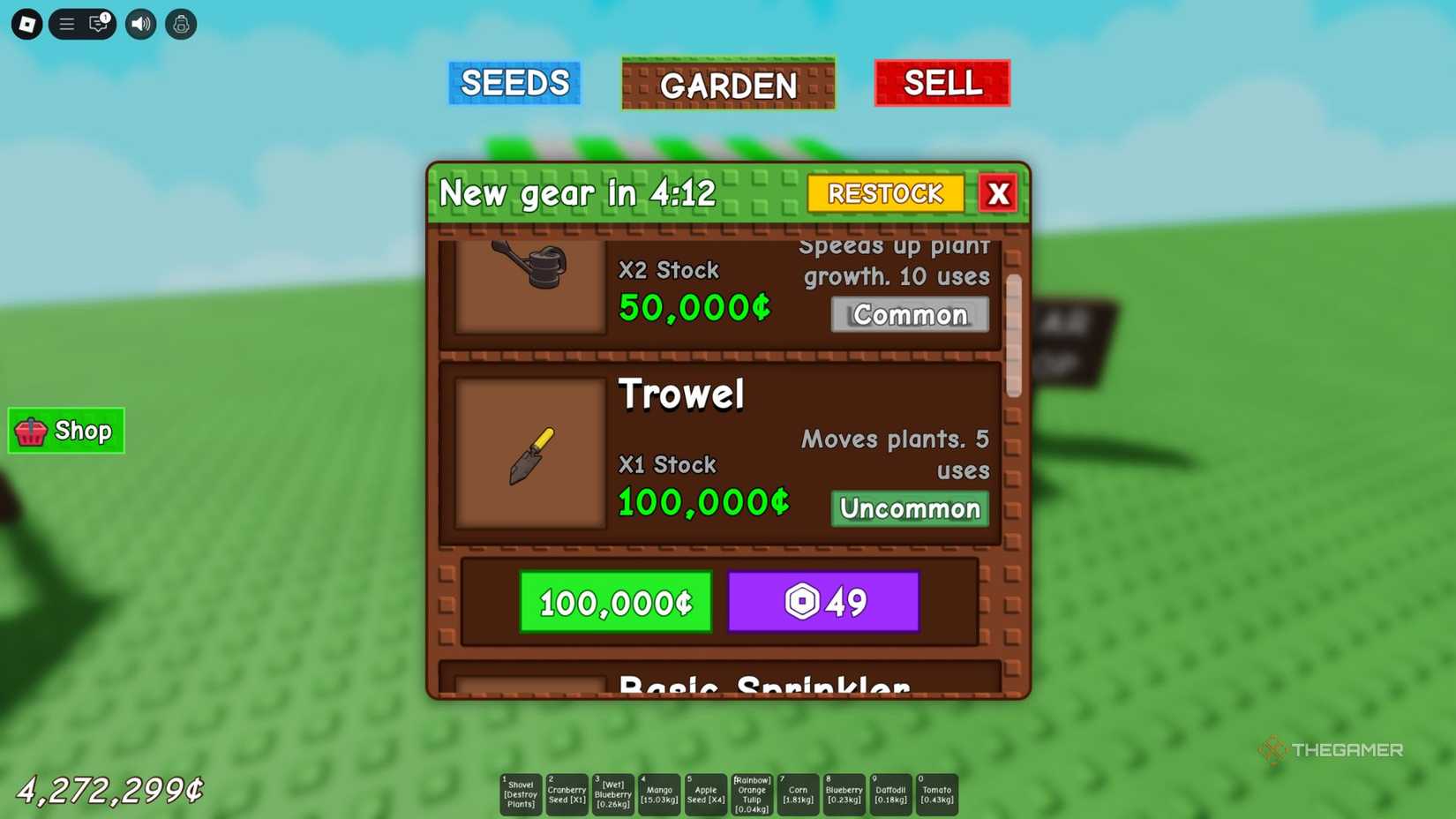The image size is (1456, 819).
Task: Select the Corn in hotbar slot 7
Action: [799, 794]
